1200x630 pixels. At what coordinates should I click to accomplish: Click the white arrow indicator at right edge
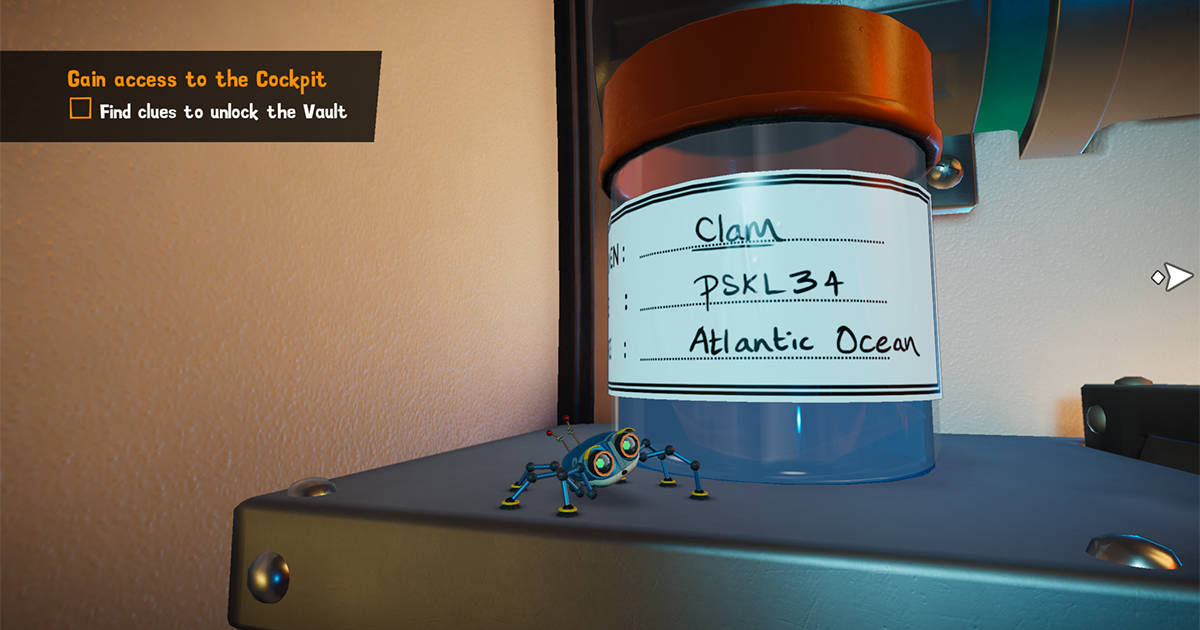(1174, 277)
